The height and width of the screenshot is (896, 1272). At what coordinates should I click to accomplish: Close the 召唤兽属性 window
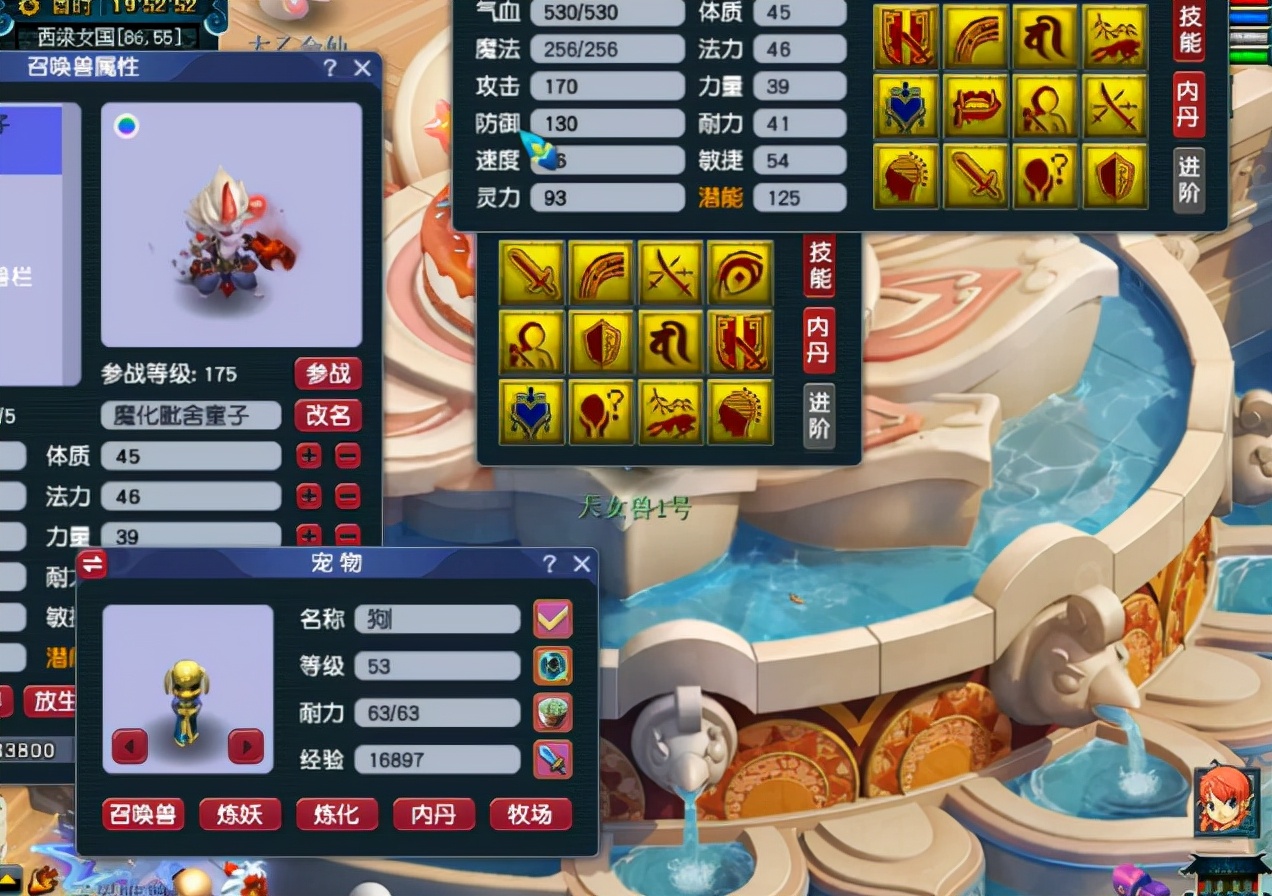tap(362, 68)
